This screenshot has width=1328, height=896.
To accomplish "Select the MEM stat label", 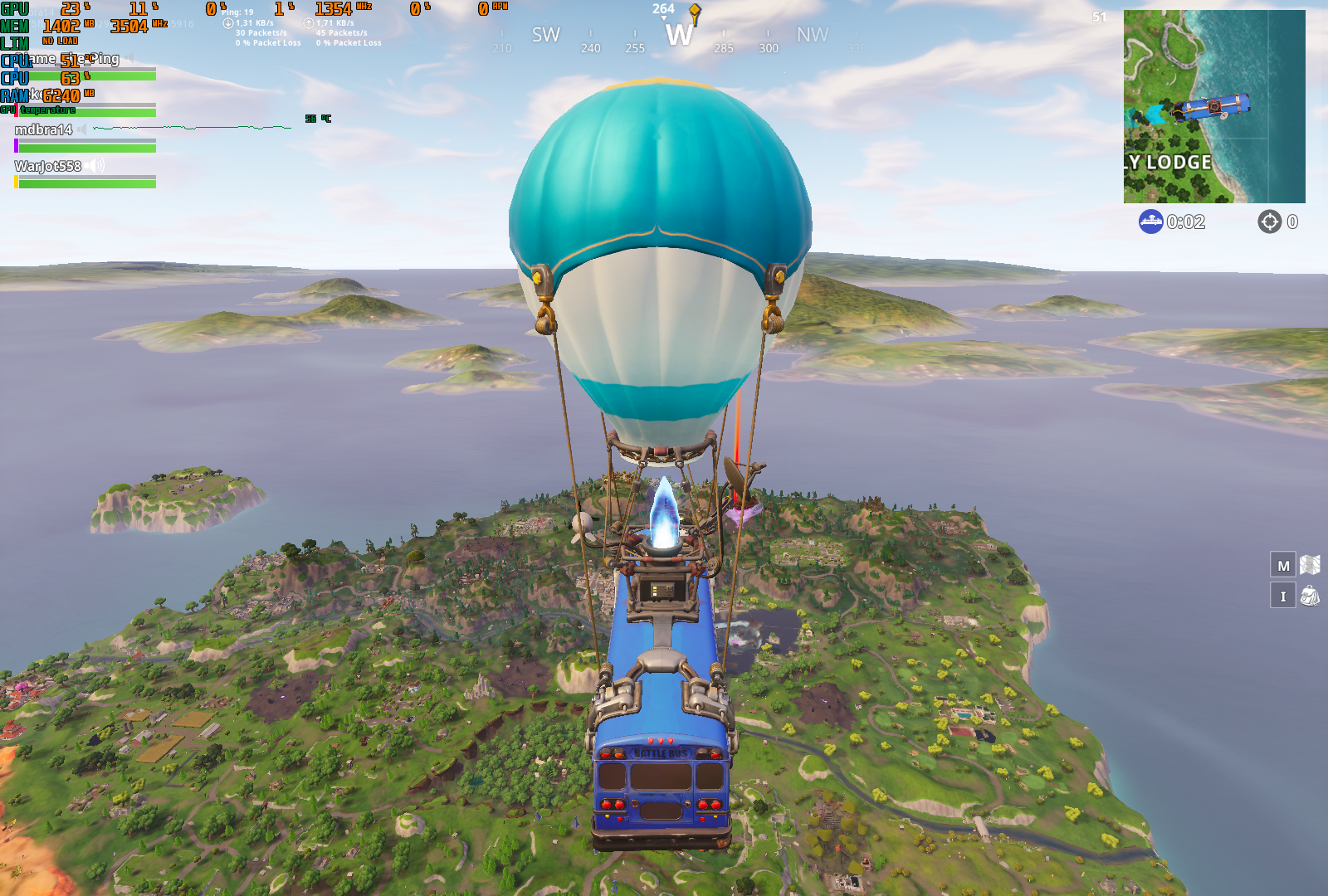I will tap(14, 26).
